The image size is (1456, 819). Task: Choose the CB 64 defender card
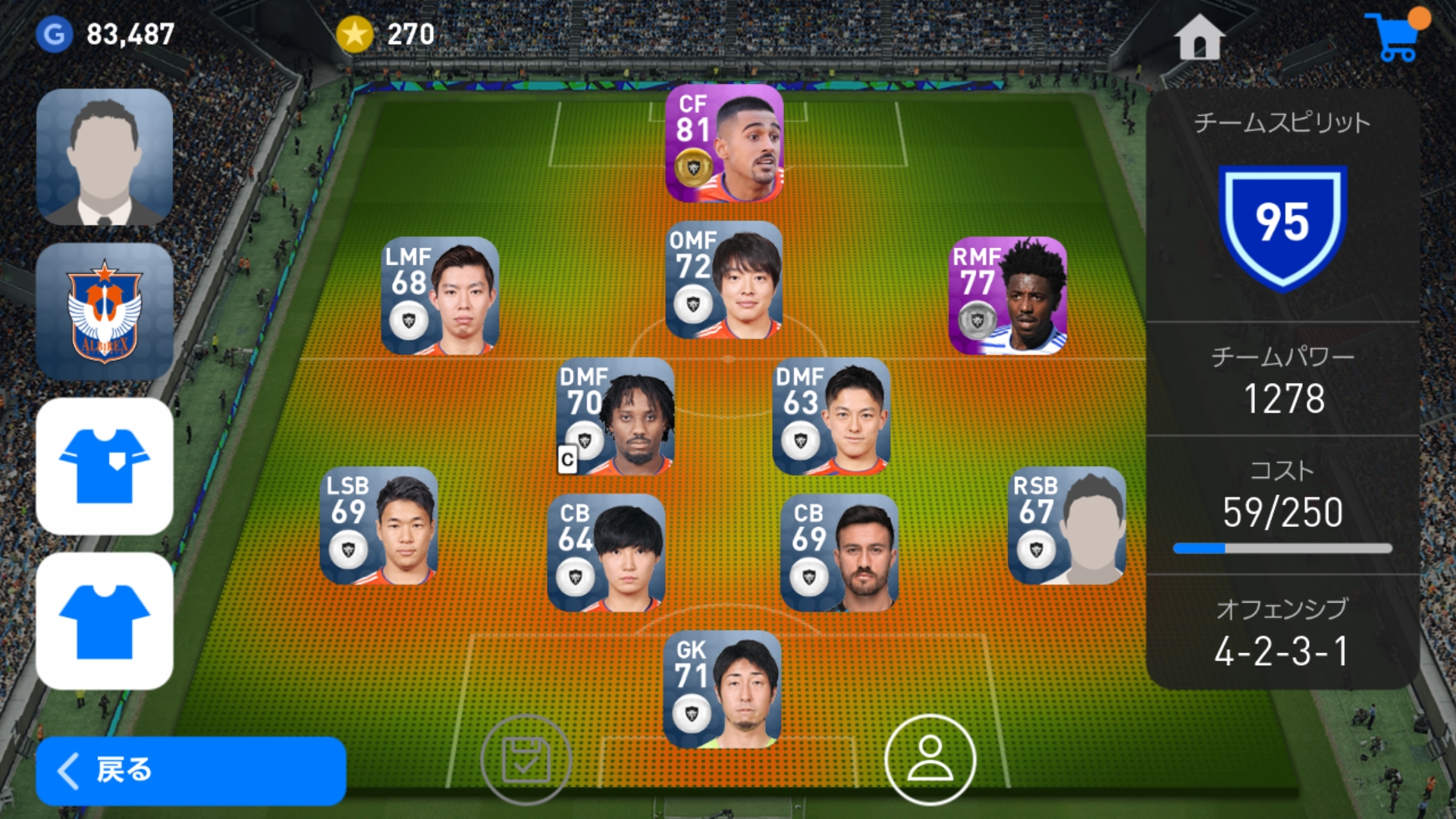(606, 553)
